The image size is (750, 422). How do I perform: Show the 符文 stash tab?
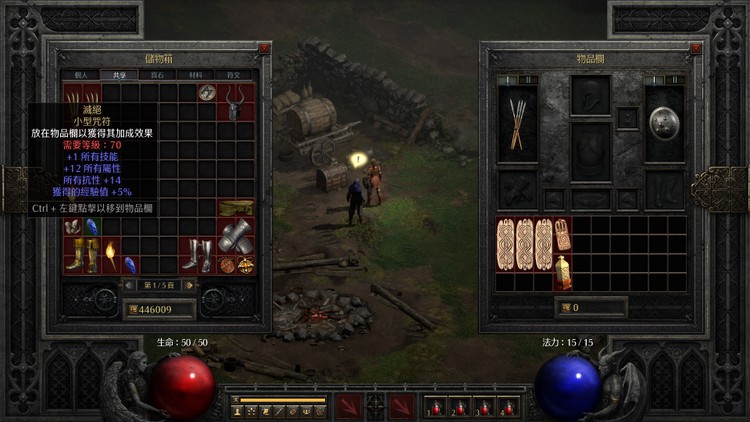tap(236, 74)
